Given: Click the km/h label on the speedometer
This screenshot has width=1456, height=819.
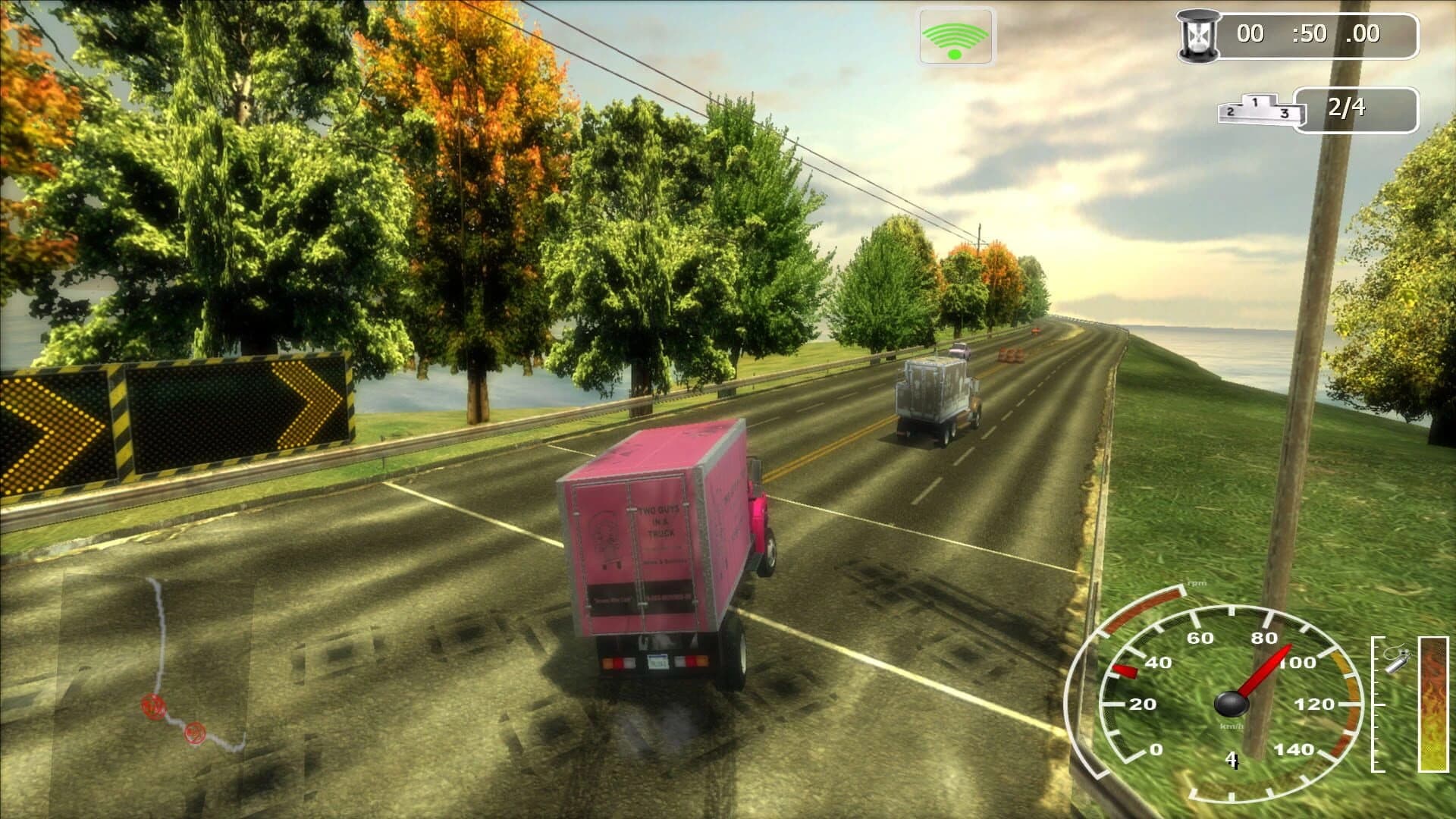Looking at the screenshot, I should (1232, 726).
